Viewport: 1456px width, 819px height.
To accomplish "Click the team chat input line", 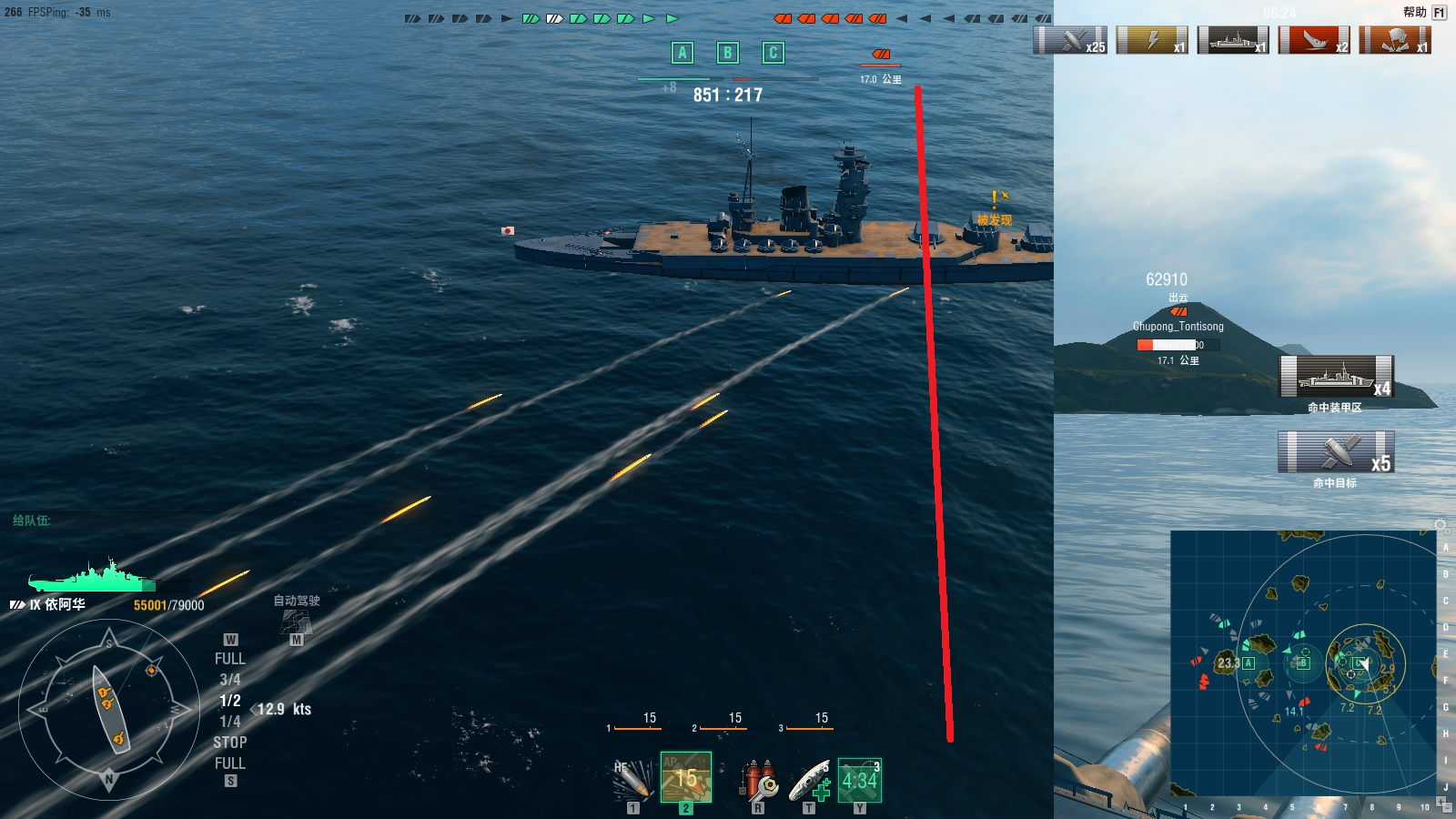I will pyautogui.click(x=109, y=521).
